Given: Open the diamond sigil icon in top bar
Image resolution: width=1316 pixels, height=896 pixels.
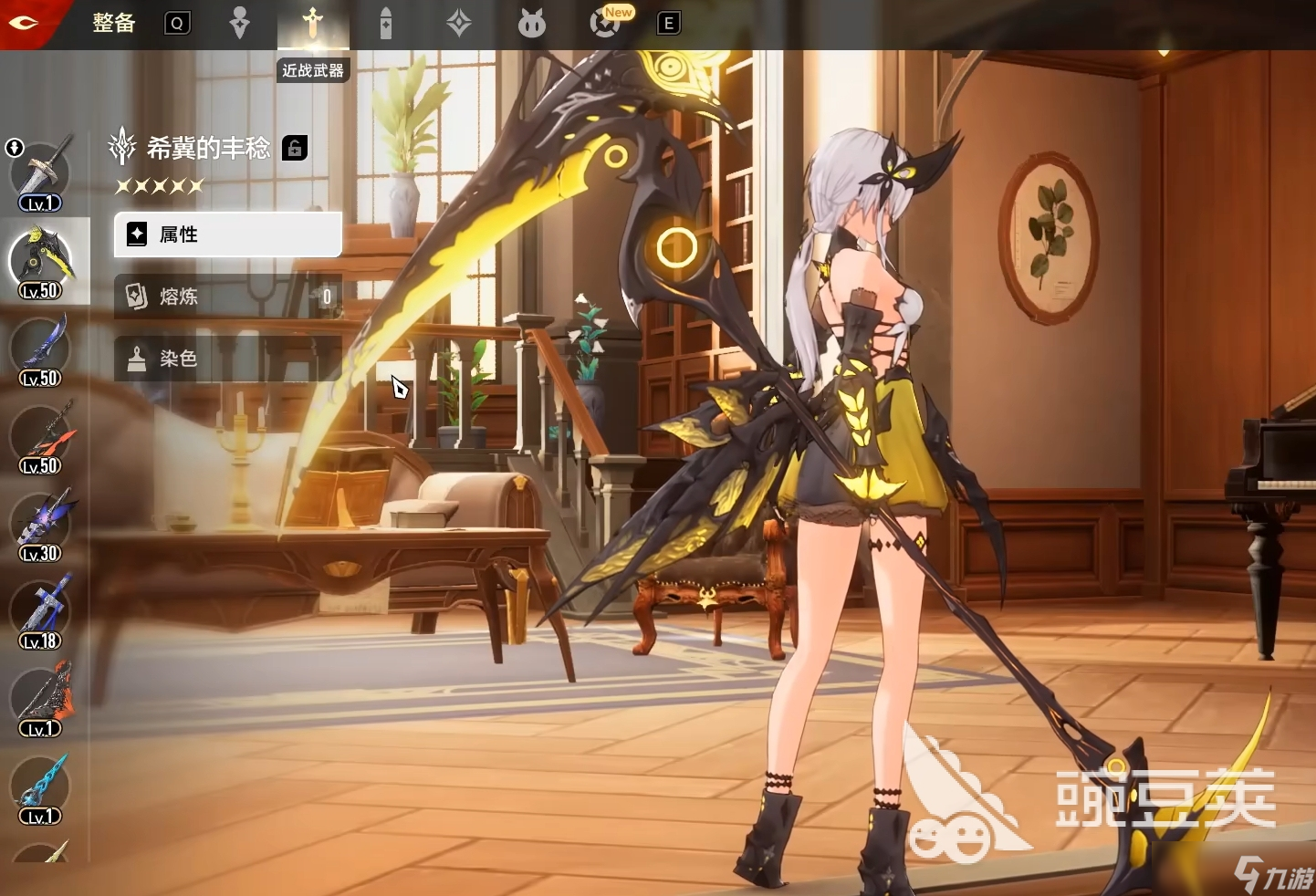Looking at the screenshot, I should click(459, 23).
